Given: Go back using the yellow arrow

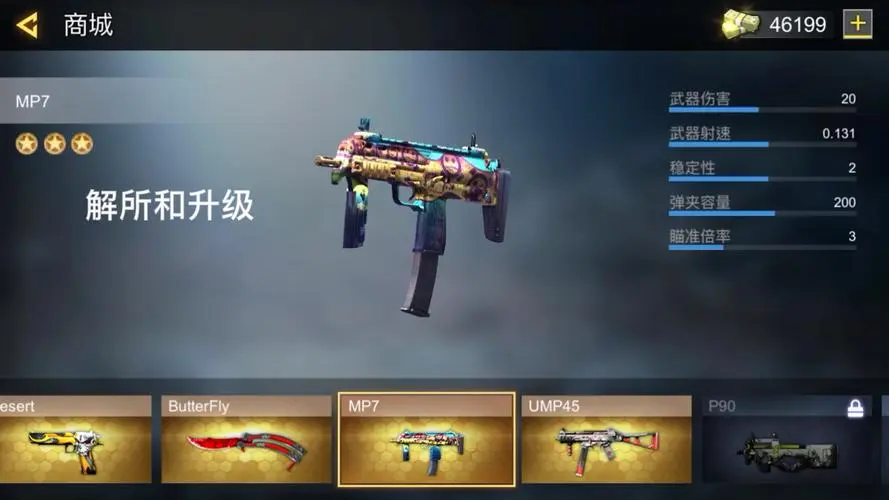Looking at the screenshot, I should click(x=27, y=25).
